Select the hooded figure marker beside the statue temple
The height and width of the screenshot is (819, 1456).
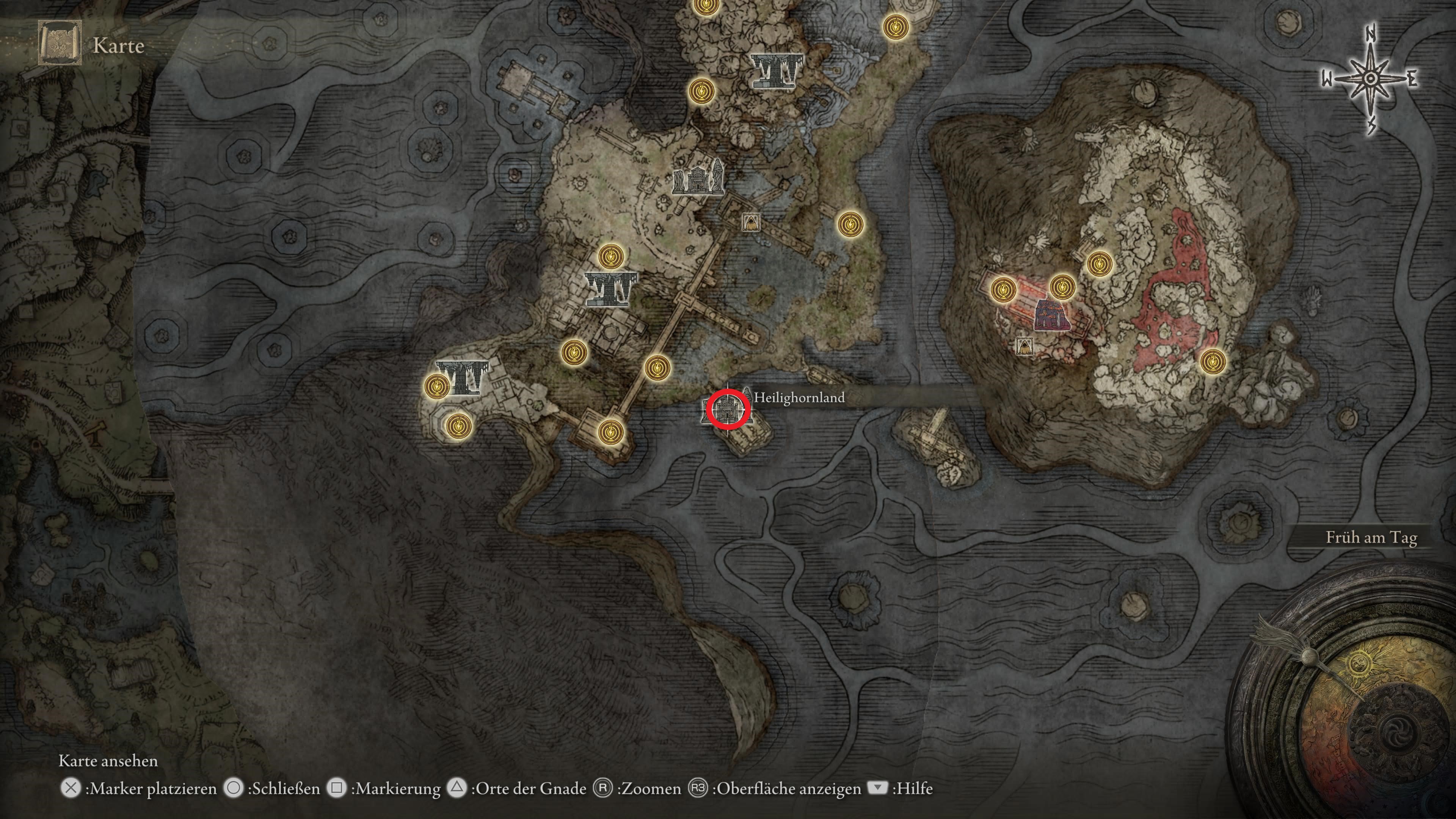point(751,222)
